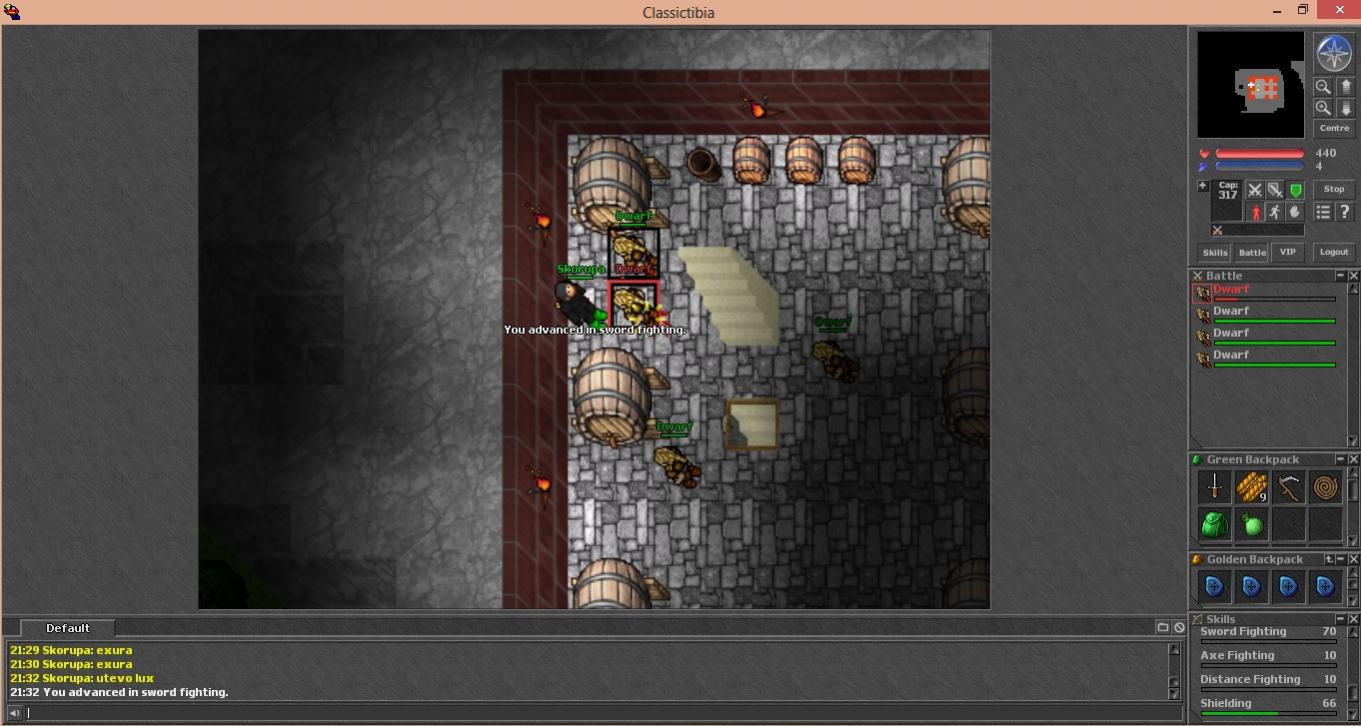The height and width of the screenshot is (726, 1361).
Task: Move the minimap down one floor
Action: tap(1346, 108)
